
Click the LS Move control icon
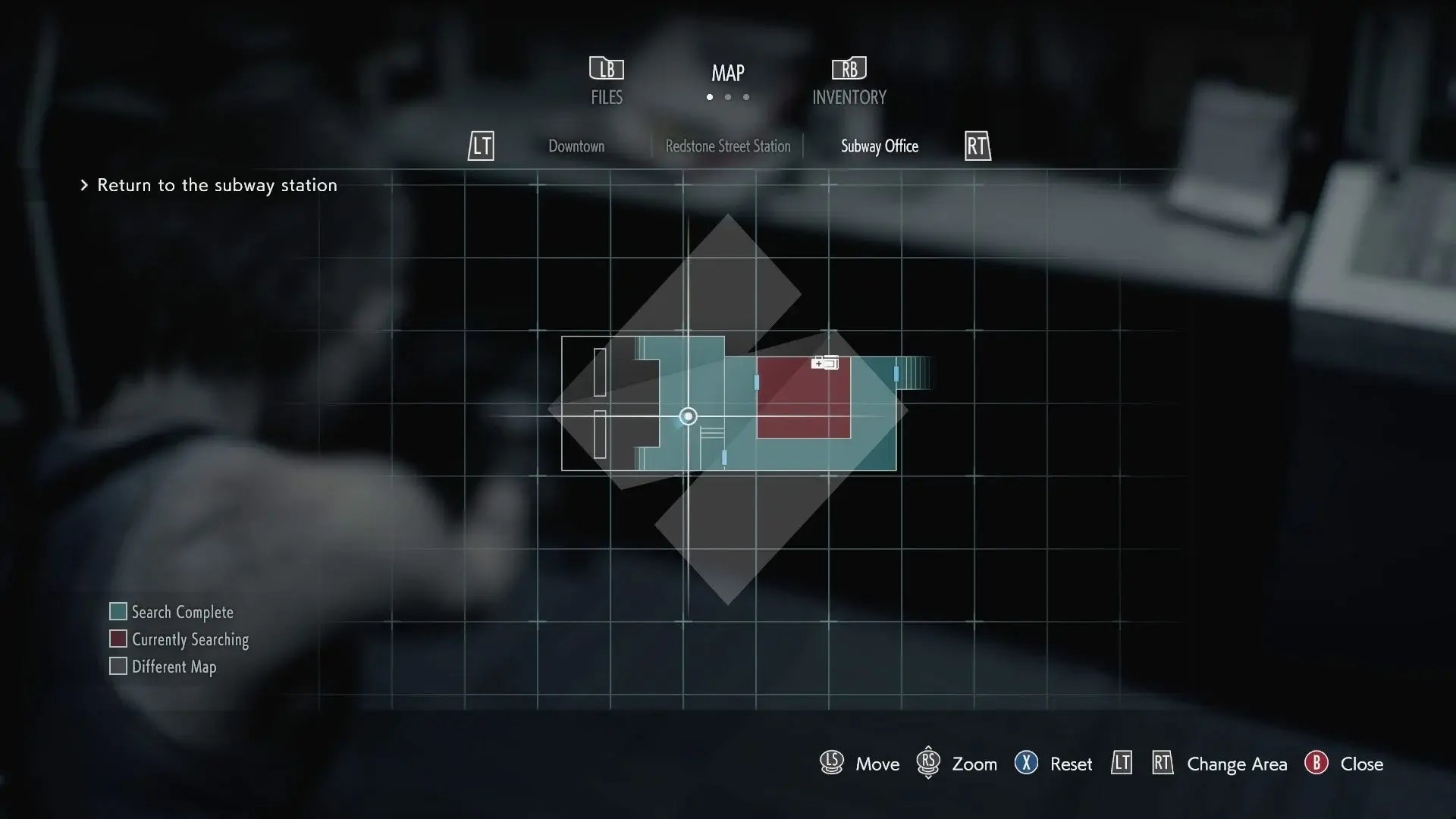[831, 764]
